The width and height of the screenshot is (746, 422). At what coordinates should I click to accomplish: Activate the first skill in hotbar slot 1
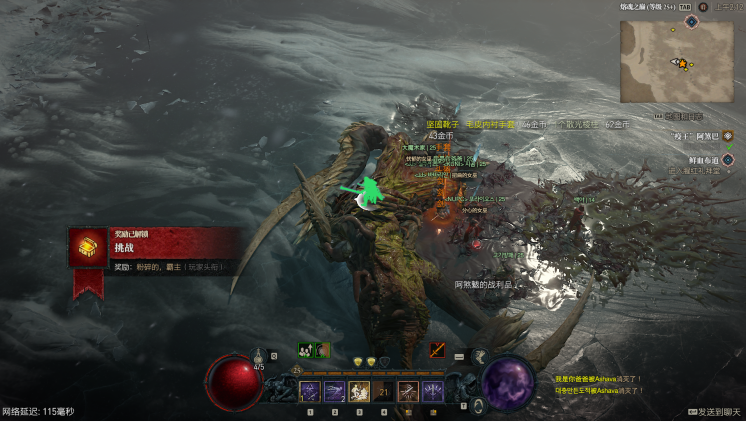pos(309,392)
